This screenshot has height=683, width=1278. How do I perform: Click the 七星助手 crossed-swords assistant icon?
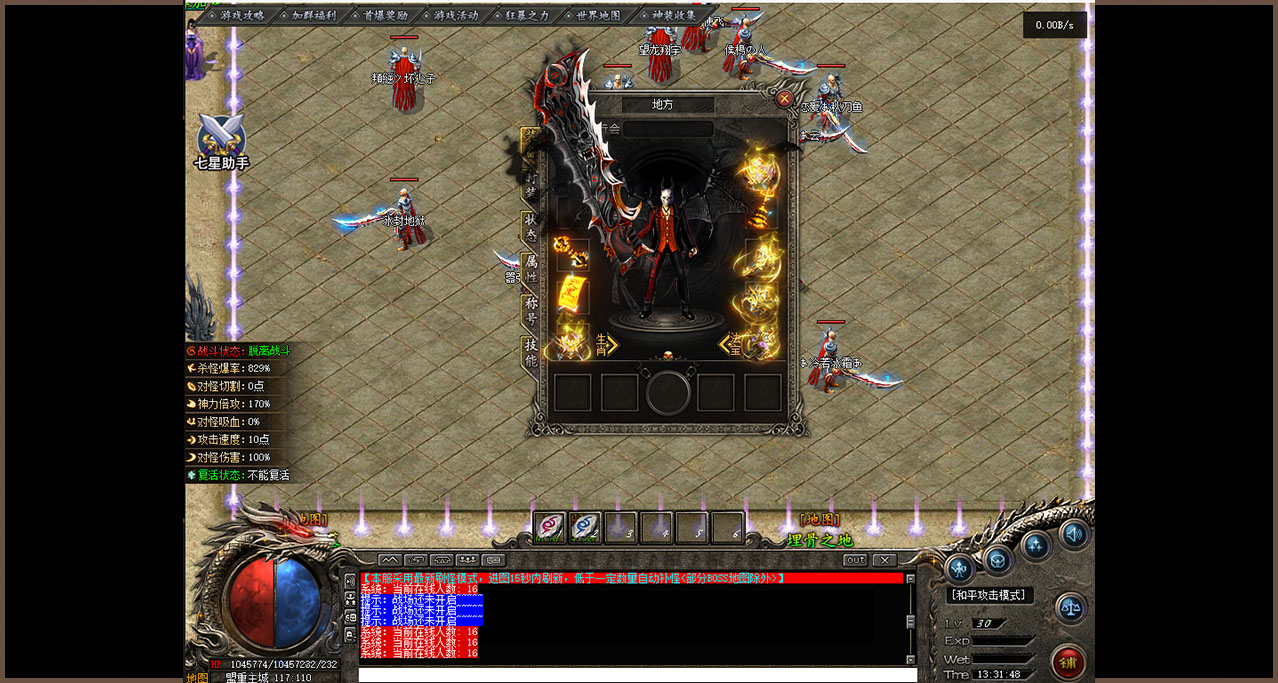(221, 140)
